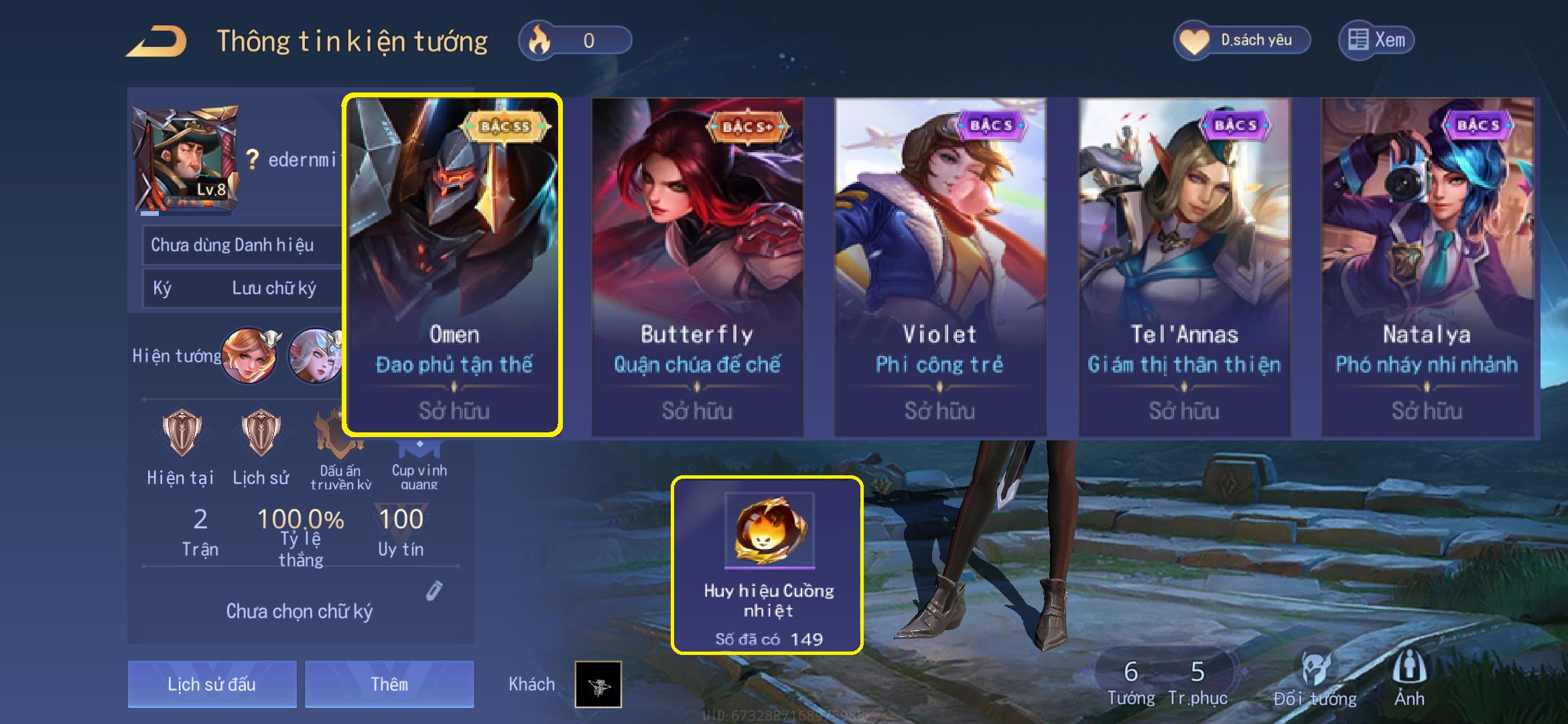
Task: Open the Huy hiệu Cuồng nhiệt badge
Action: click(x=768, y=564)
